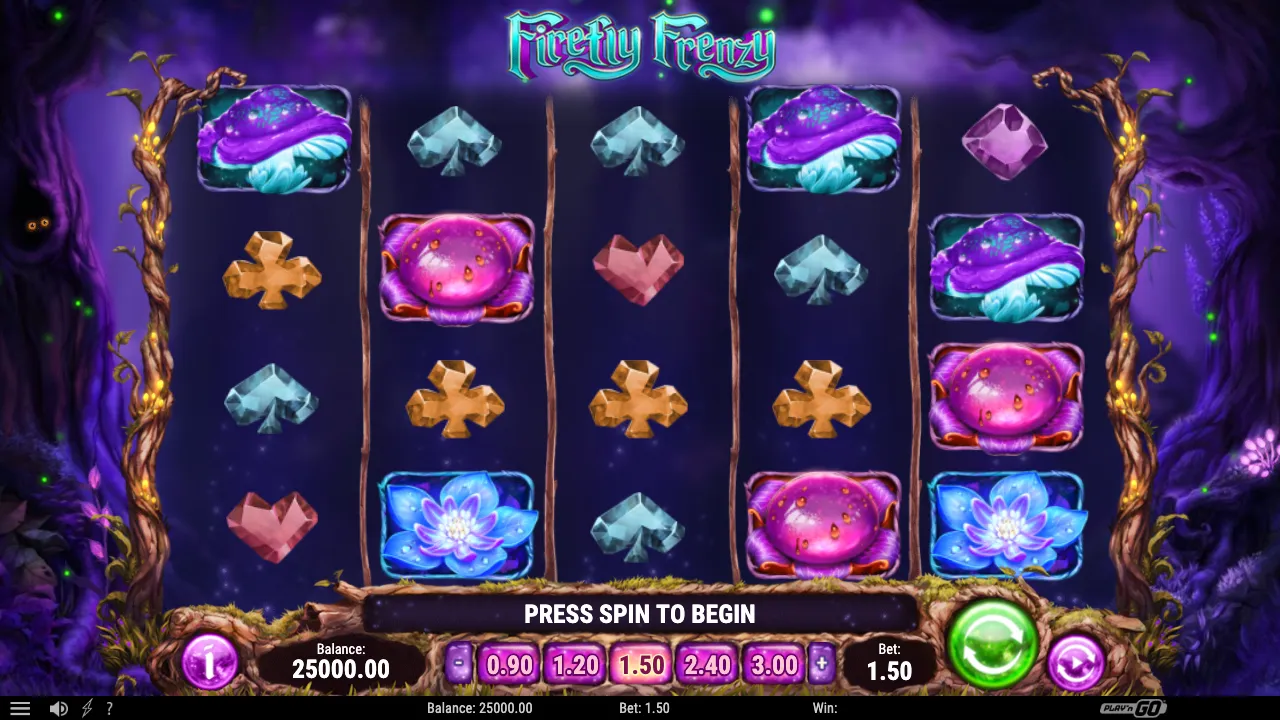Open the game information panel
Screen dimensions: 1280x720
tap(210, 663)
